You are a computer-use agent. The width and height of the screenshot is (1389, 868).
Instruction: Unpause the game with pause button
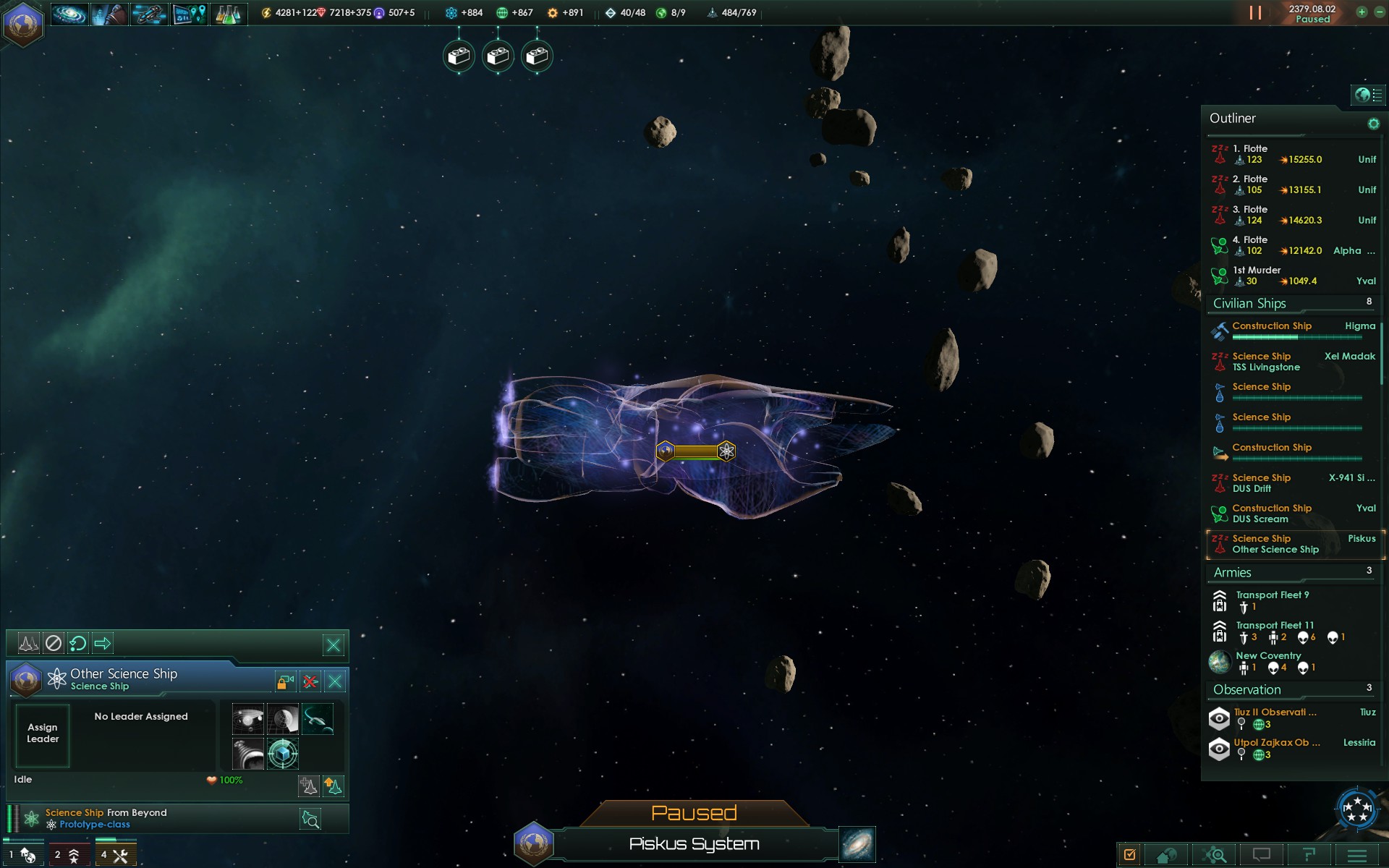[x=1255, y=13]
